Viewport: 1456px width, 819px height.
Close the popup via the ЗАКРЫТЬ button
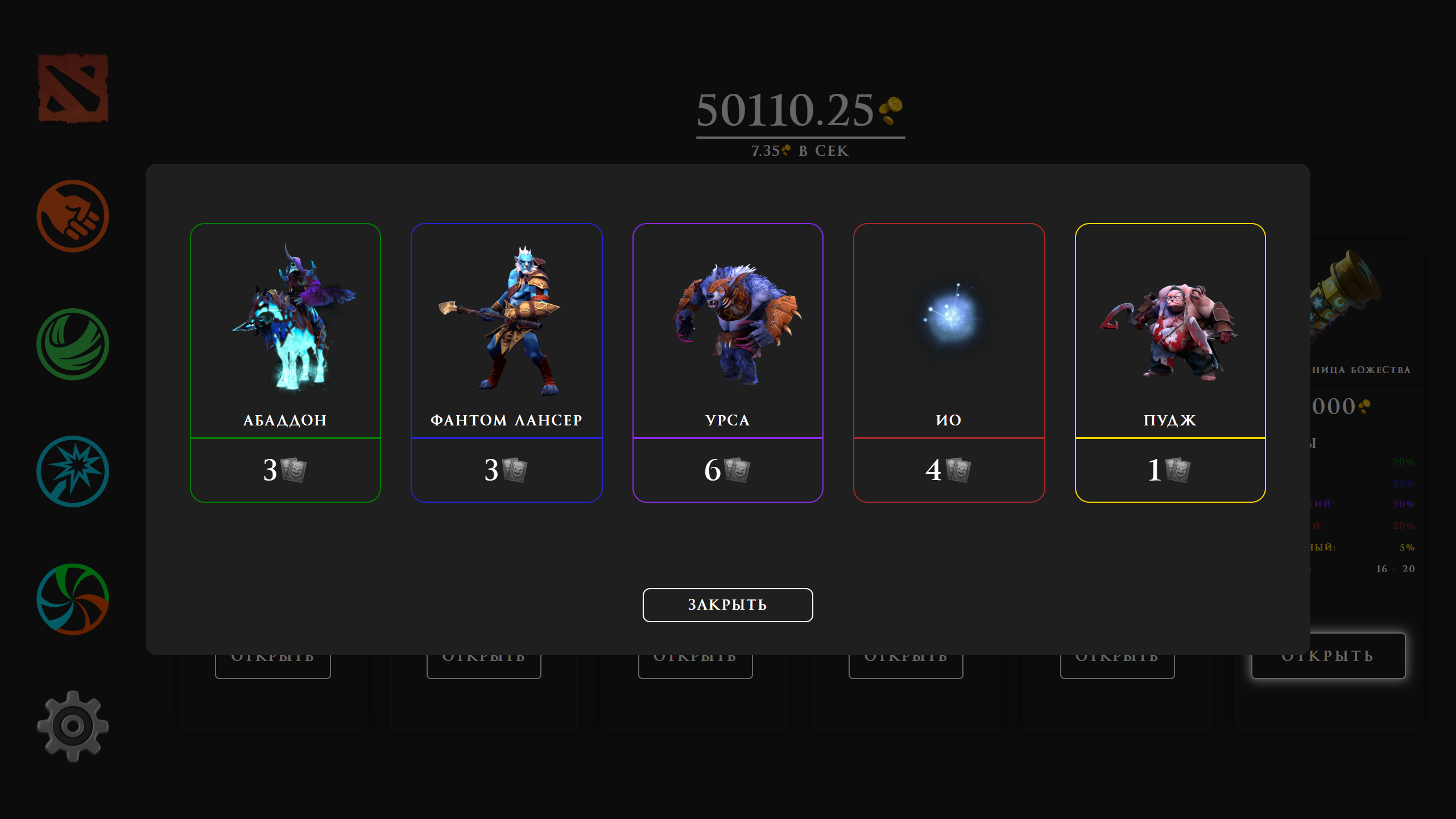(727, 605)
